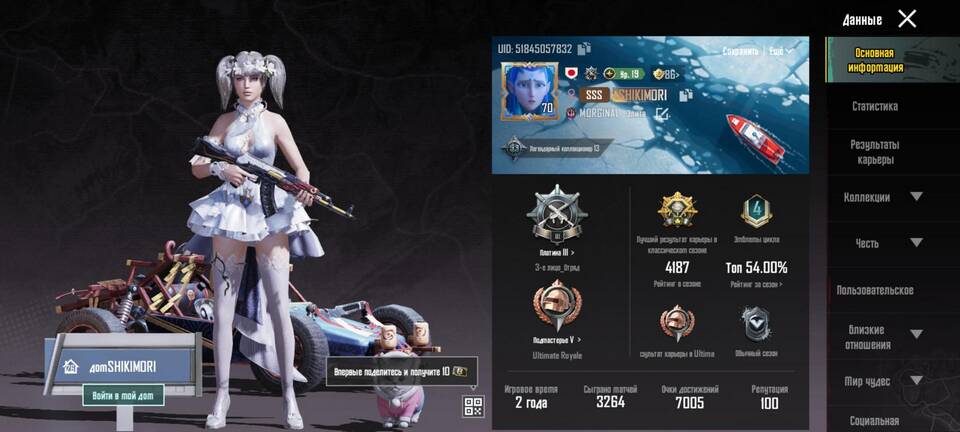Copy the UID number
The width and height of the screenshot is (960, 432).
[585, 48]
